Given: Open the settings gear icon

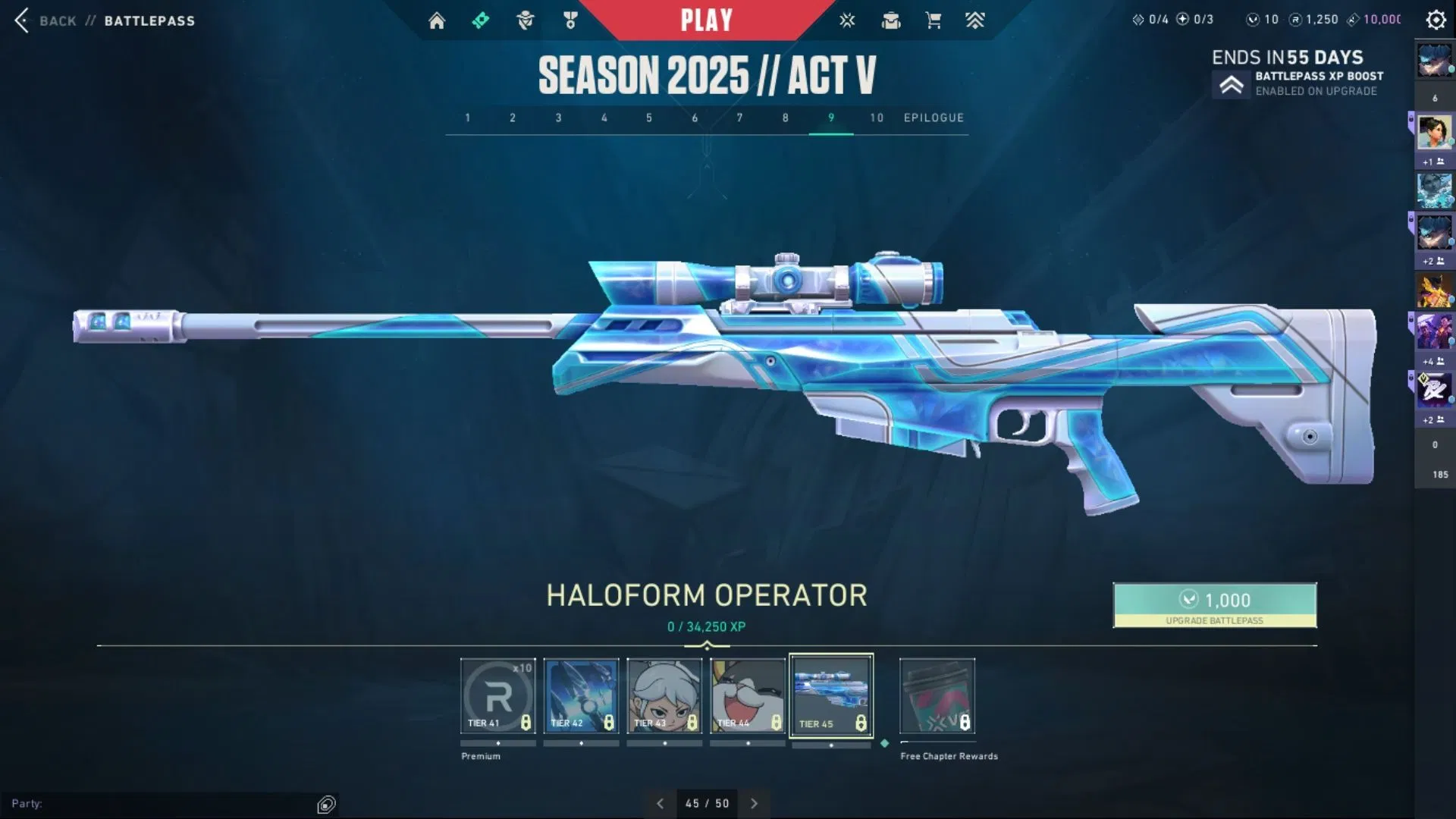Looking at the screenshot, I should click(1436, 20).
